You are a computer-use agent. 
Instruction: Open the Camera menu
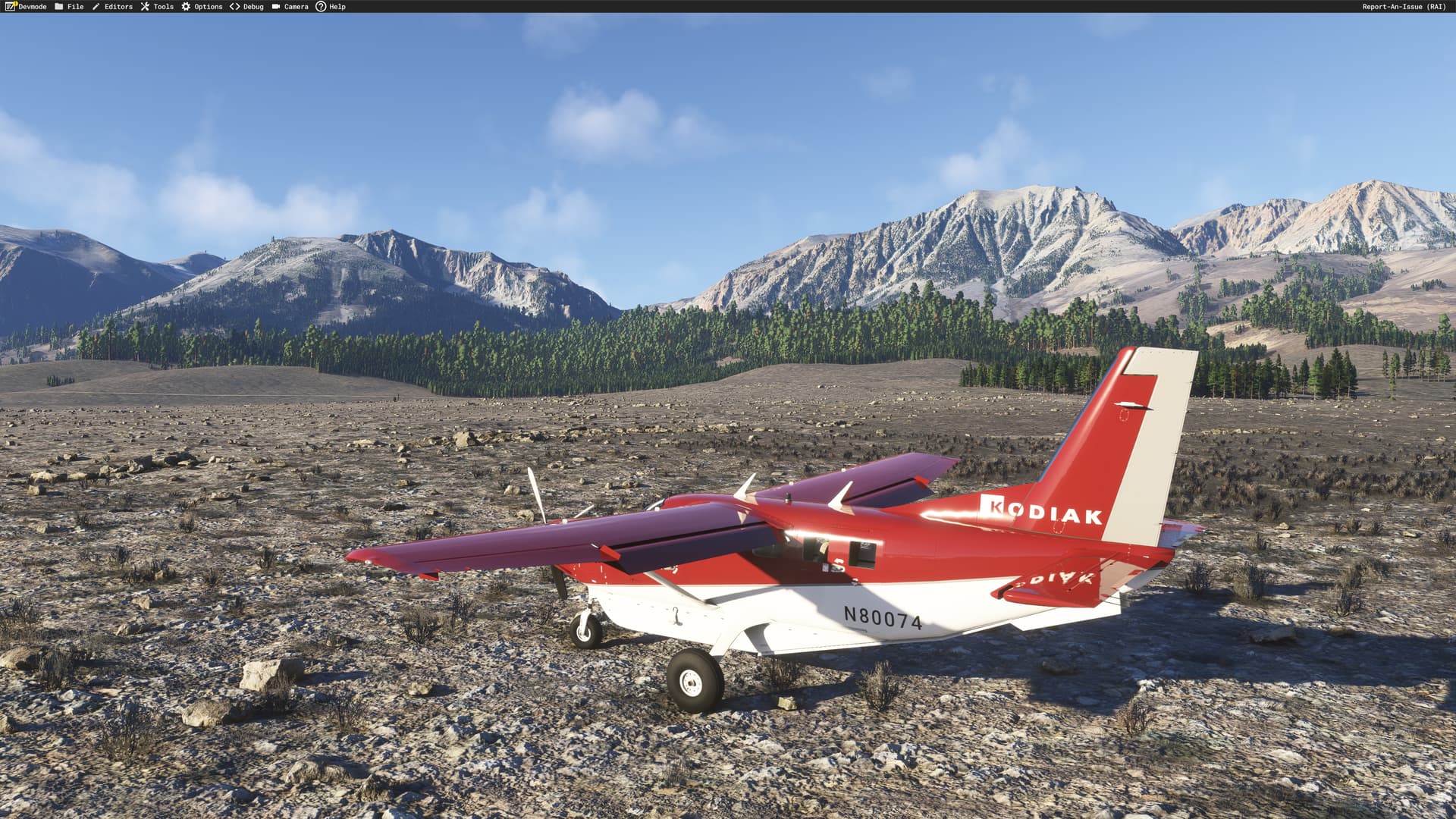click(290, 7)
